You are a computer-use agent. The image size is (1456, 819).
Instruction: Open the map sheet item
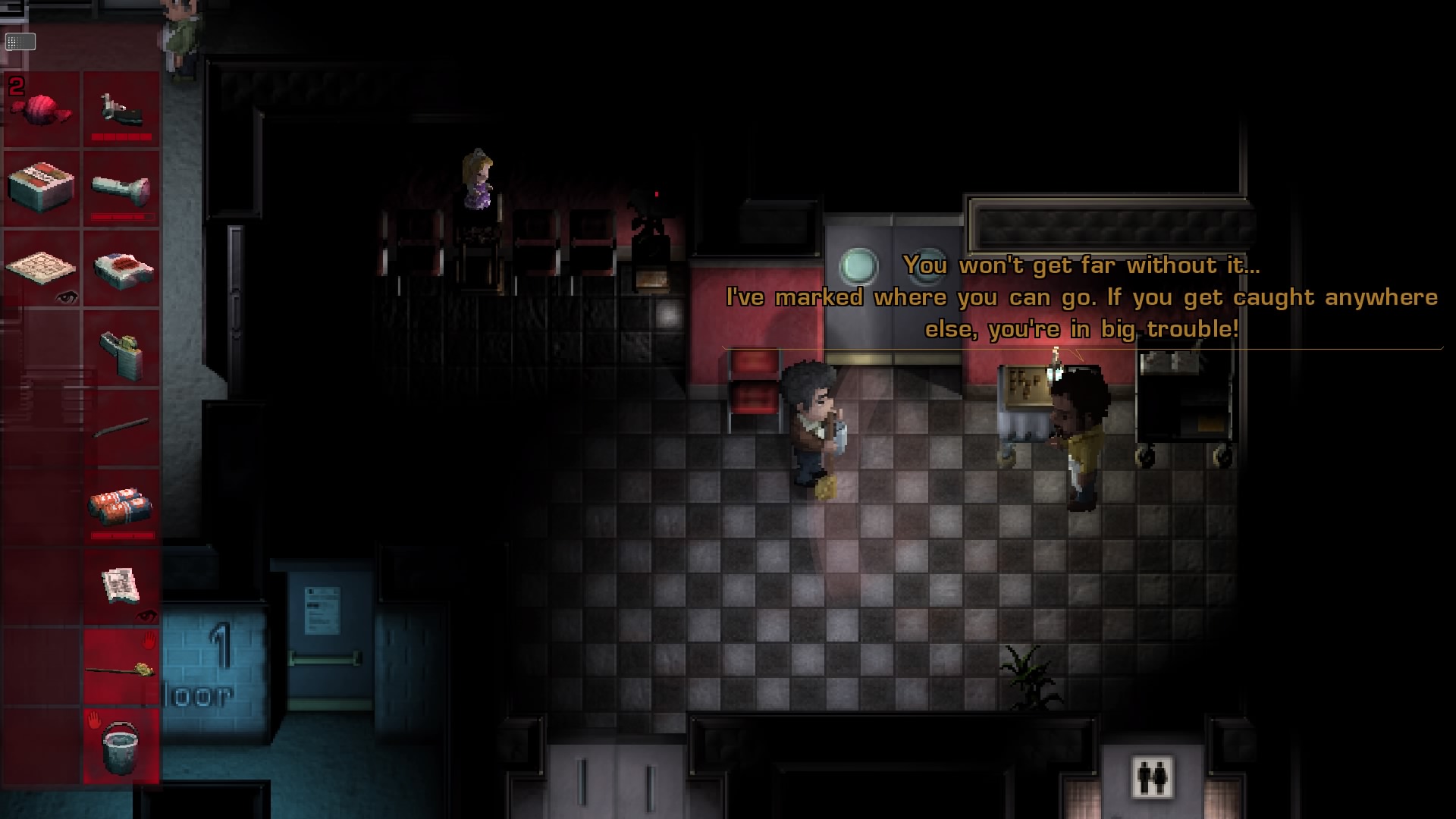(x=41, y=268)
